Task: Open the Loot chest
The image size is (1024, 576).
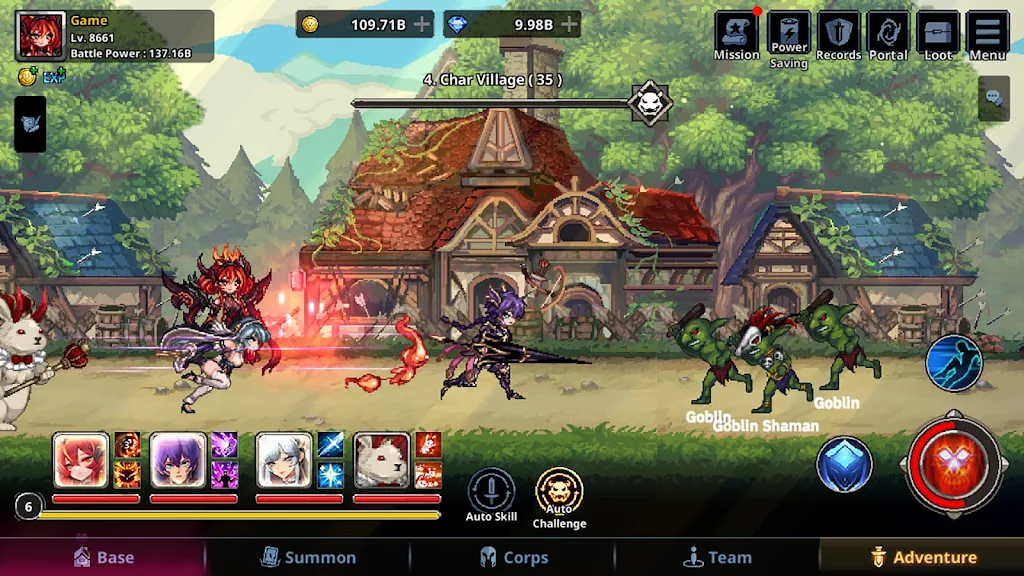Action: [938, 36]
